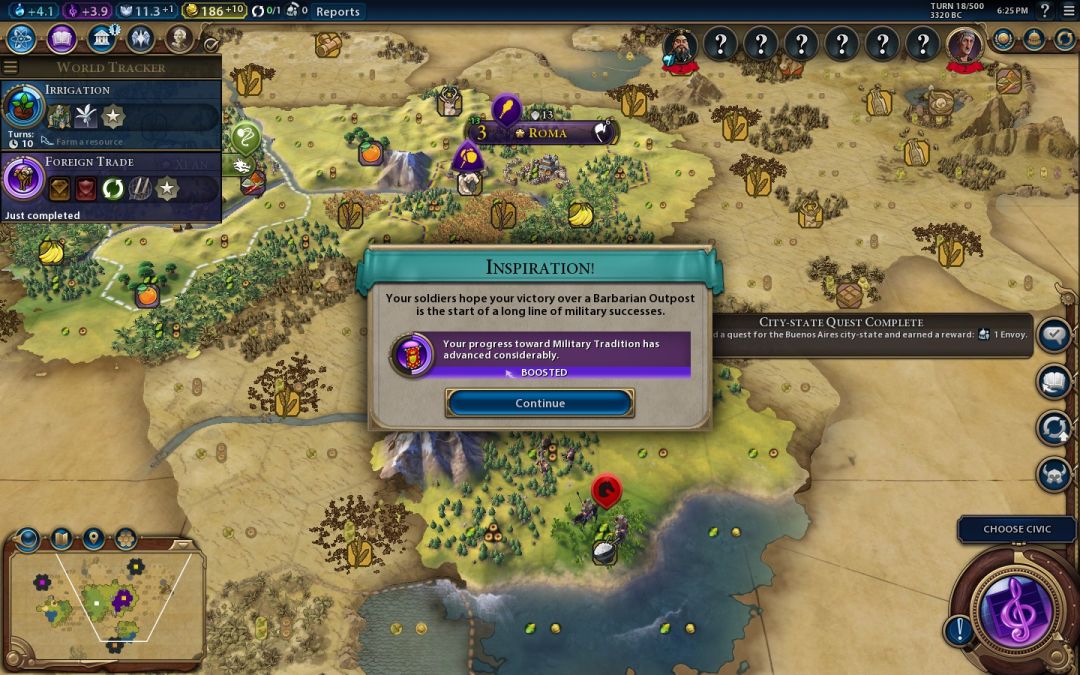Open the great people portrait icon
This screenshot has height=675, width=1080.
pos(179,39)
